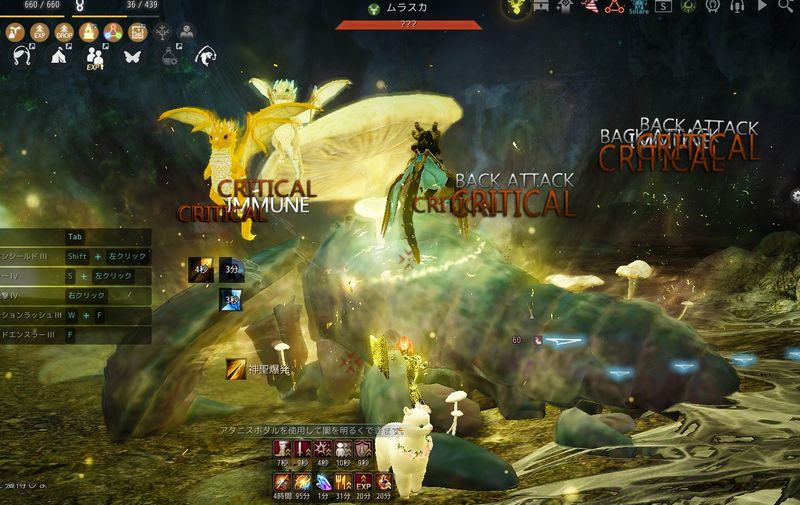Open the Solare arena icon
This screenshot has height=505, width=800.
(638, 9)
